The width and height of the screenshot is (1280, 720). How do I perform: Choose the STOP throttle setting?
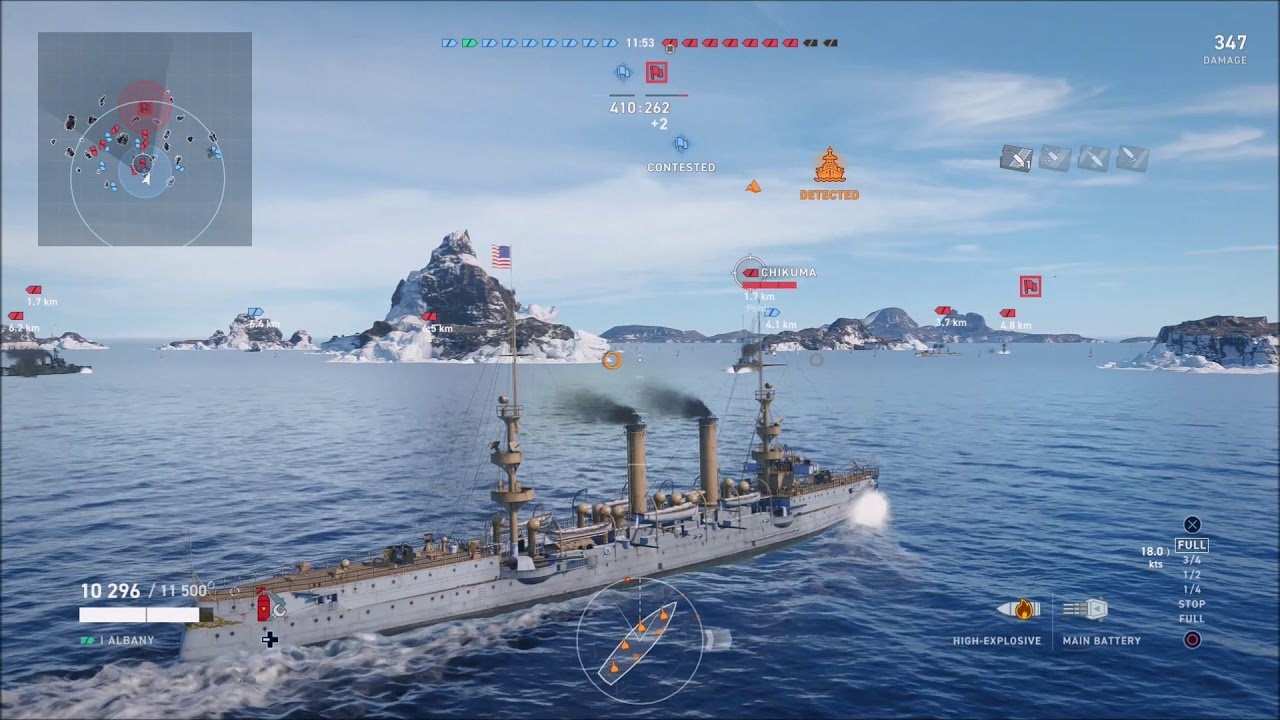1192,604
